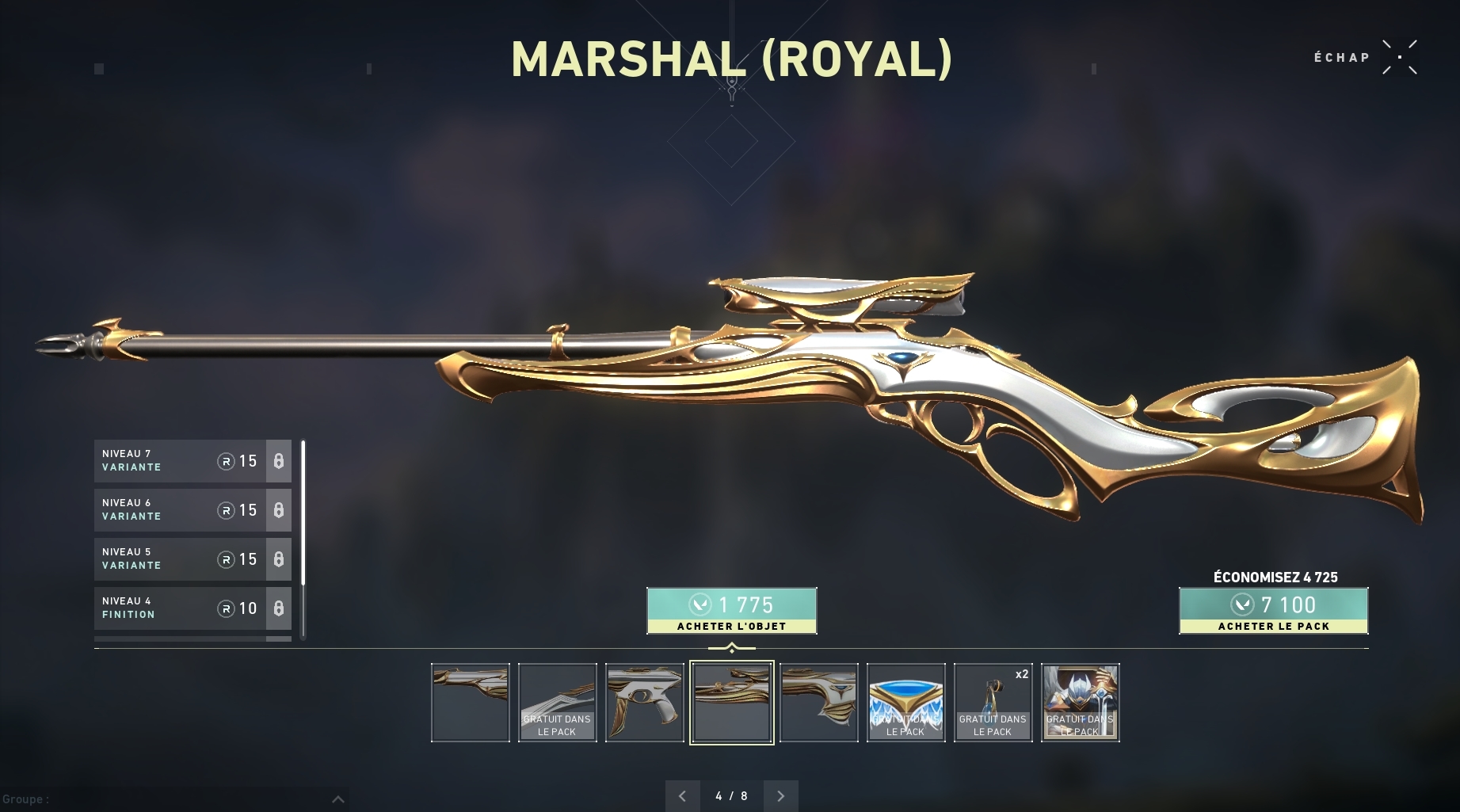Click the upgrade levels list scrollbar
Screen dimensions: 1460x812
click(303, 539)
